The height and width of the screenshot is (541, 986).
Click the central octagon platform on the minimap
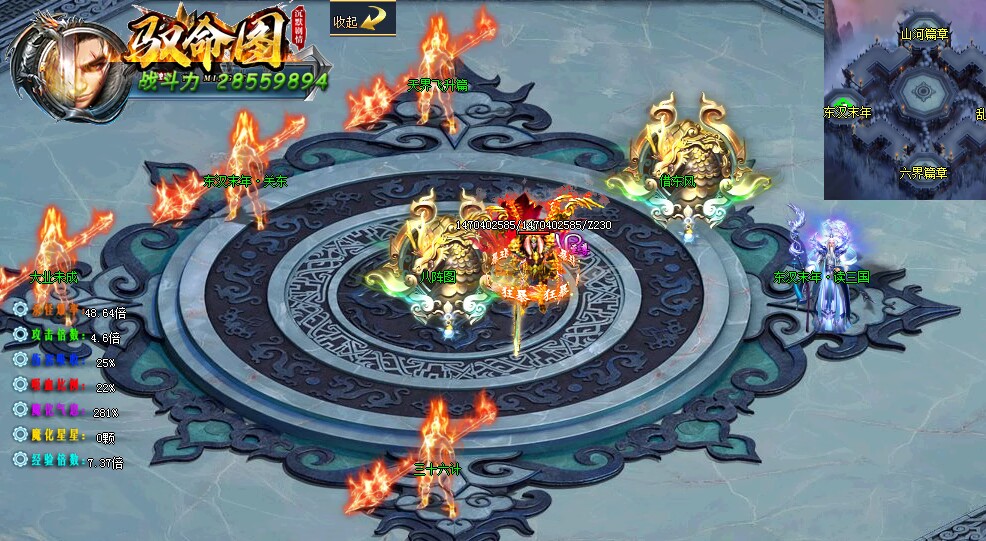coord(917,95)
